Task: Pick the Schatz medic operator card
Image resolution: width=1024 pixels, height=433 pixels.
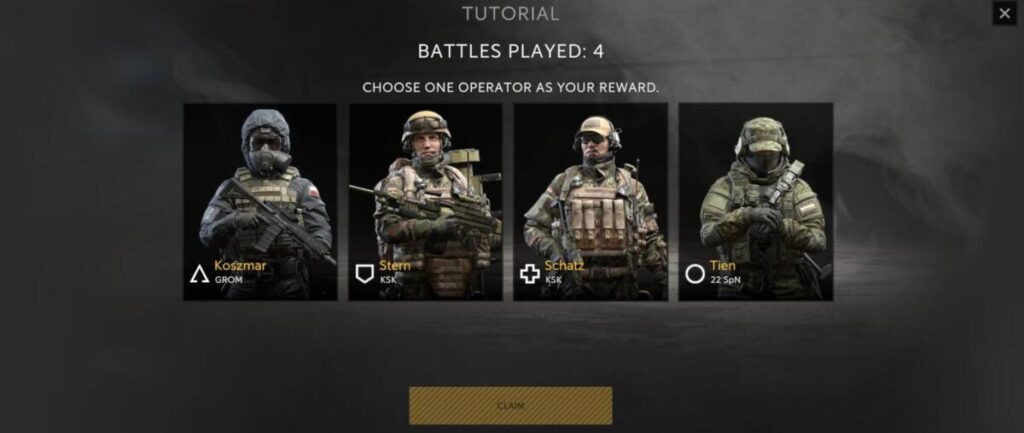Action: (x=590, y=201)
